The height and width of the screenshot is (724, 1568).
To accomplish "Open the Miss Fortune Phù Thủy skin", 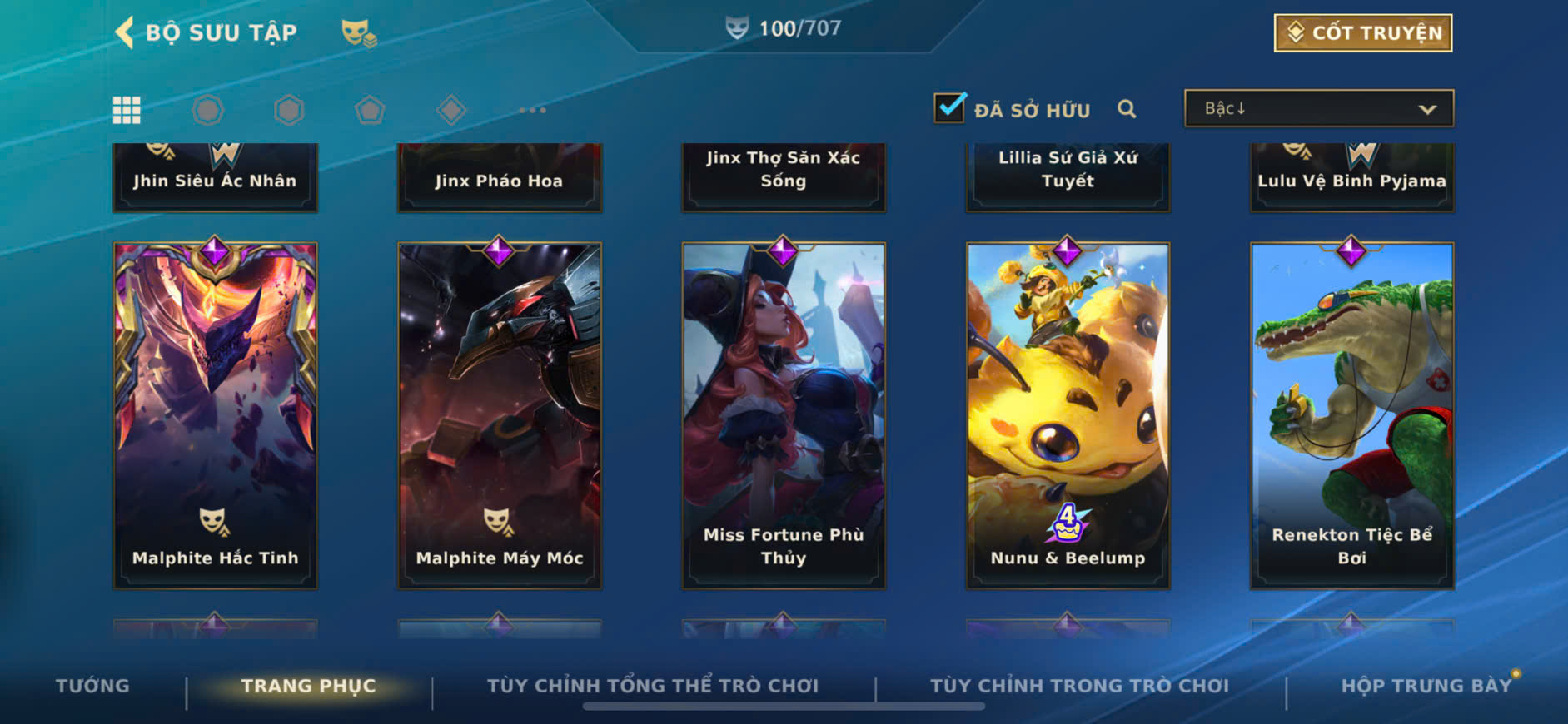I will (x=784, y=416).
